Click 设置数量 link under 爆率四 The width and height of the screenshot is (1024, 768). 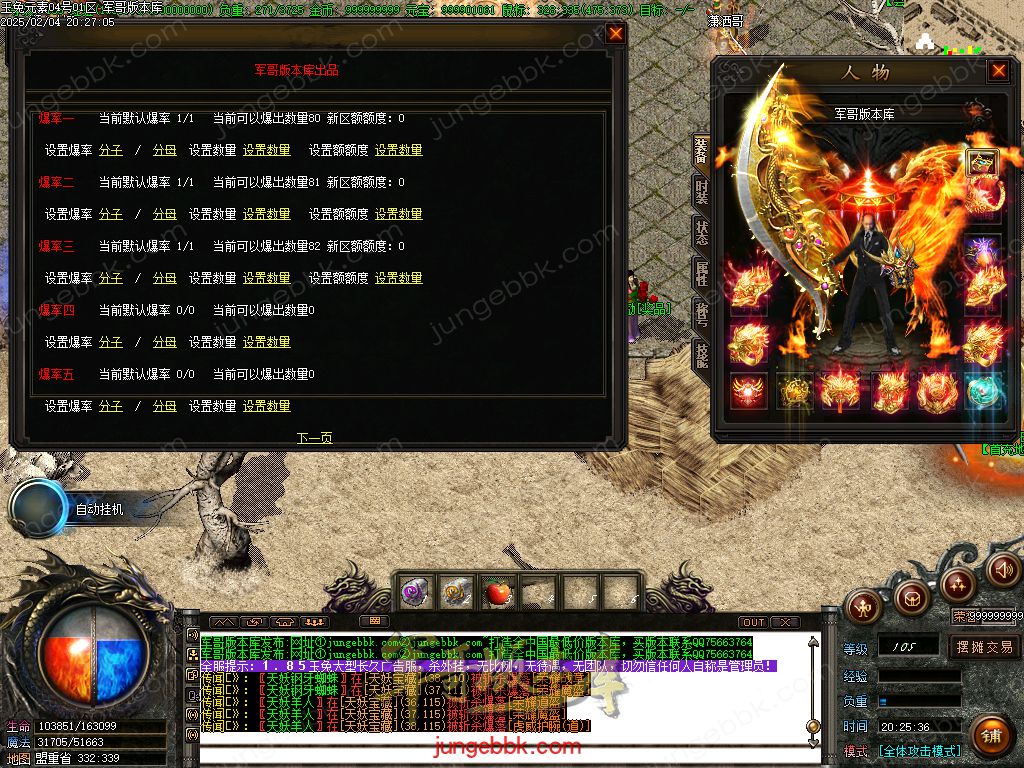tap(267, 342)
